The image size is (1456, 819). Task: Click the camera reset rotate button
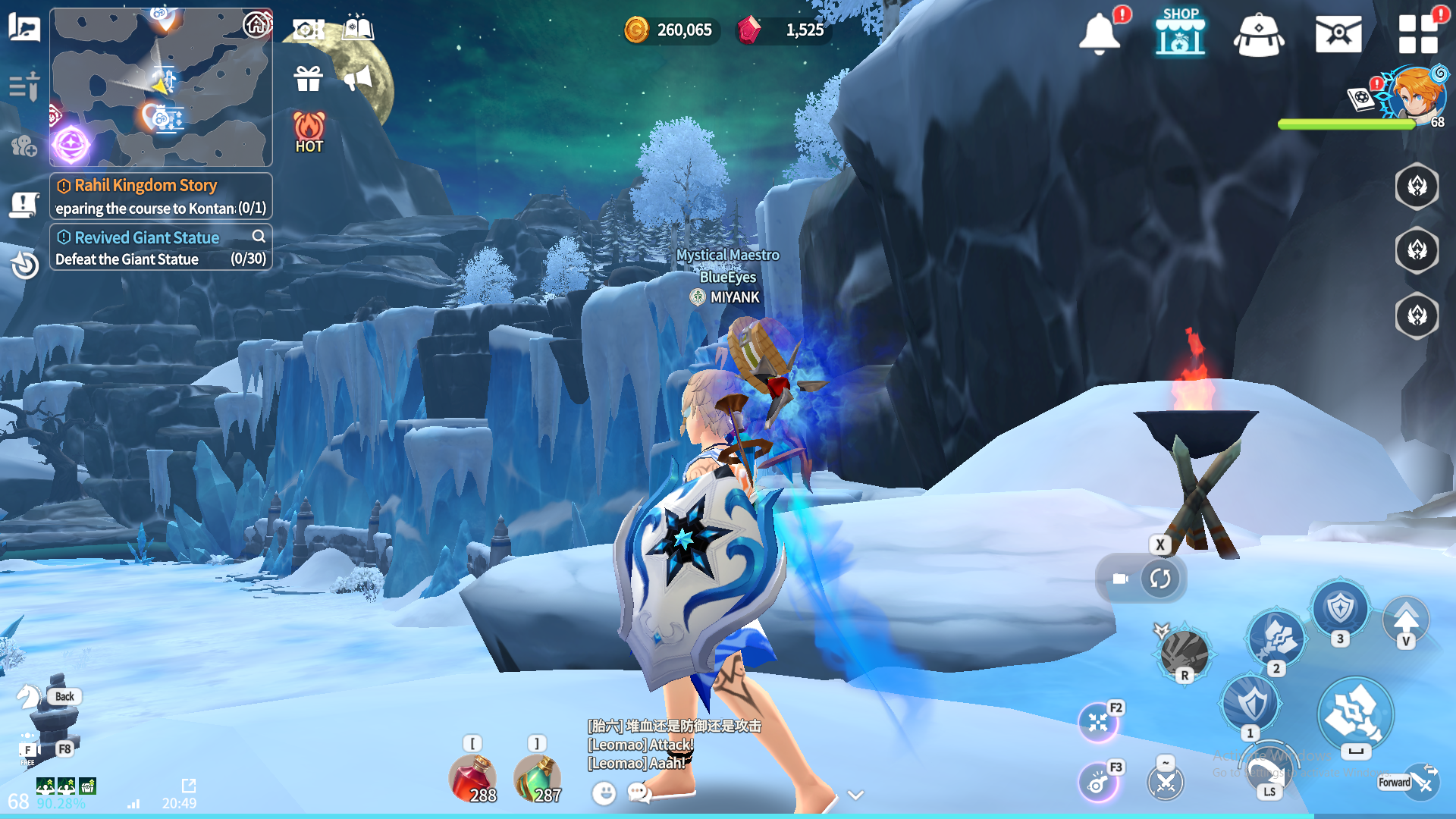1159,579
